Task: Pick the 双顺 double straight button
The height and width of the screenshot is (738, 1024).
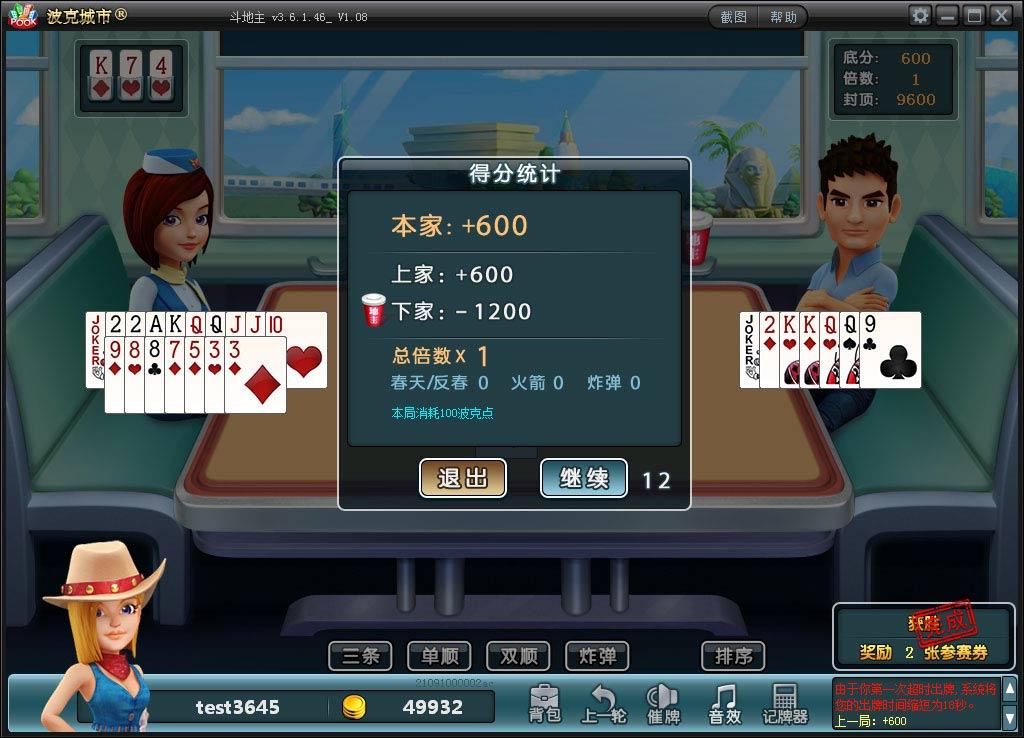Action: click(518, 656)
